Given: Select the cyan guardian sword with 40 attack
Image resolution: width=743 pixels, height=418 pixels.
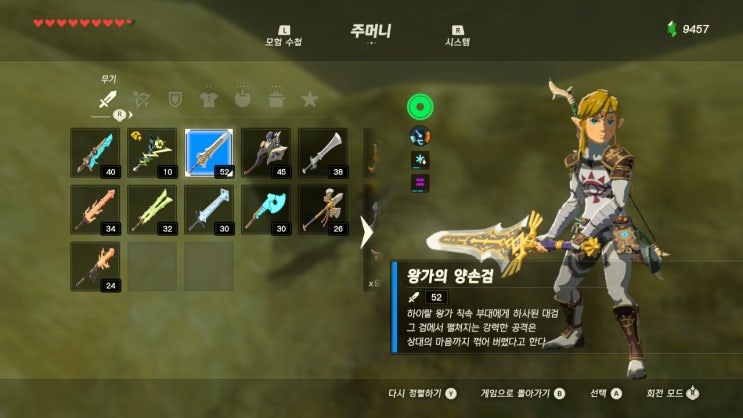Looking at the screenshot, I should [x=95, y=153].
